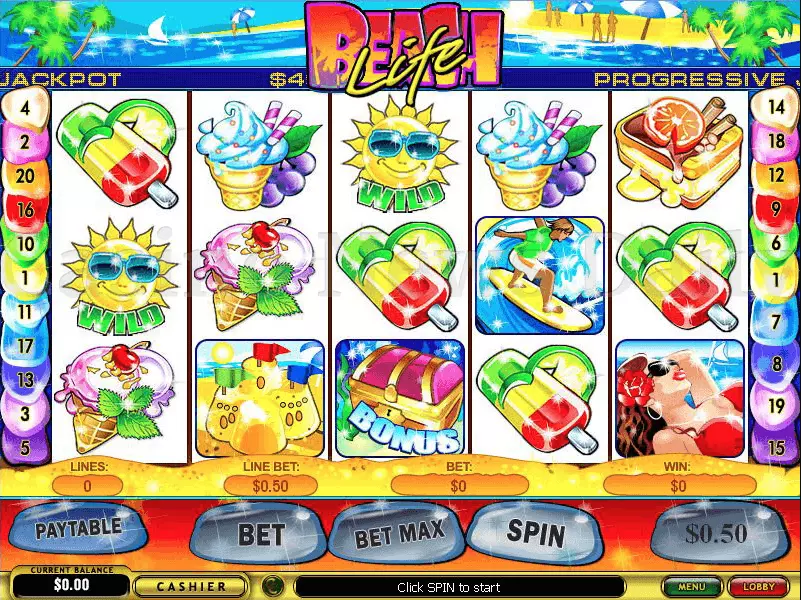Activate payline number 16
The image size is (801, 600).
point(24,209)
